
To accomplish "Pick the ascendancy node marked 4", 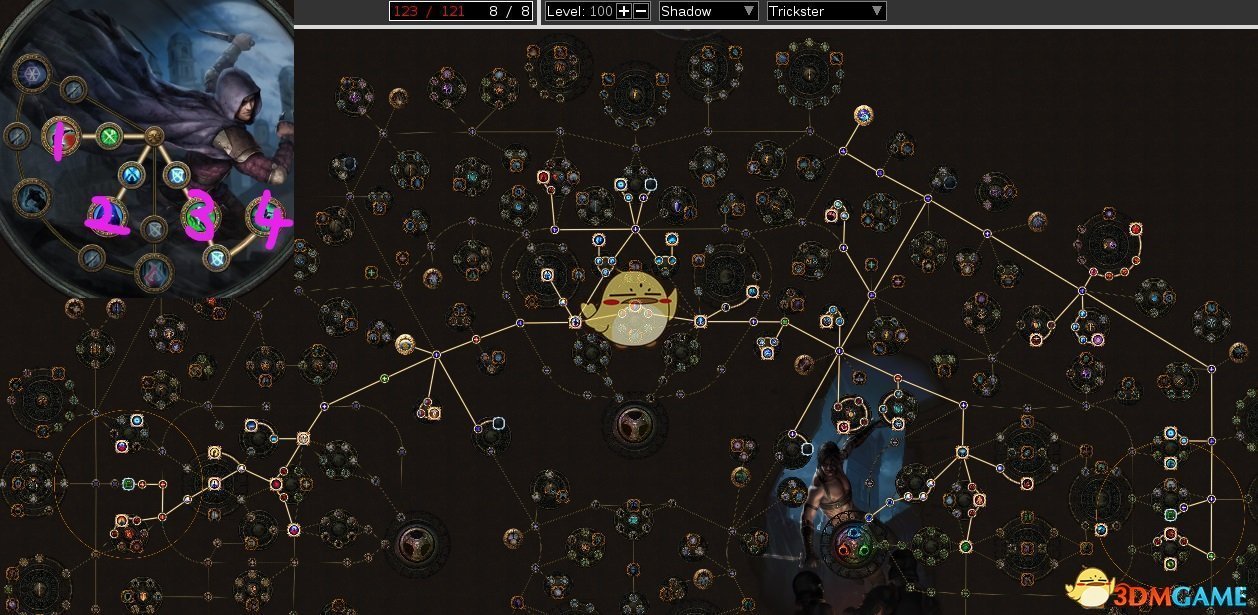I will [265, 214].
